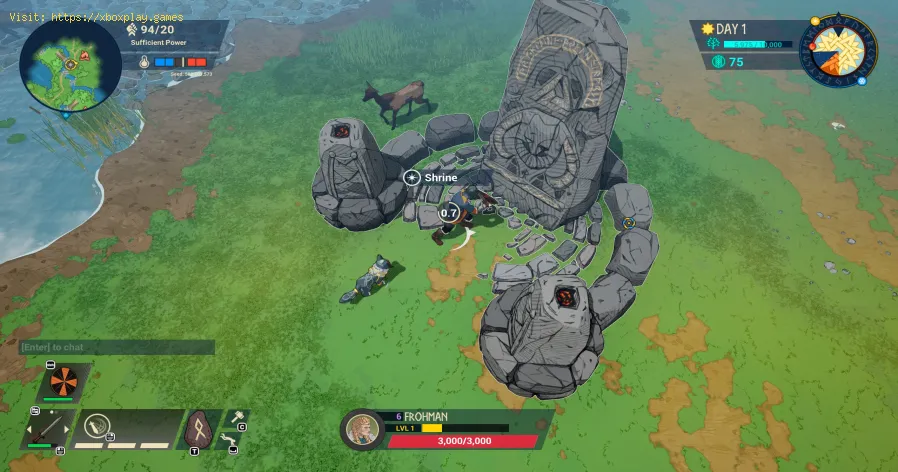Cycle to the next weapon with right arrow

coord(69,429)
